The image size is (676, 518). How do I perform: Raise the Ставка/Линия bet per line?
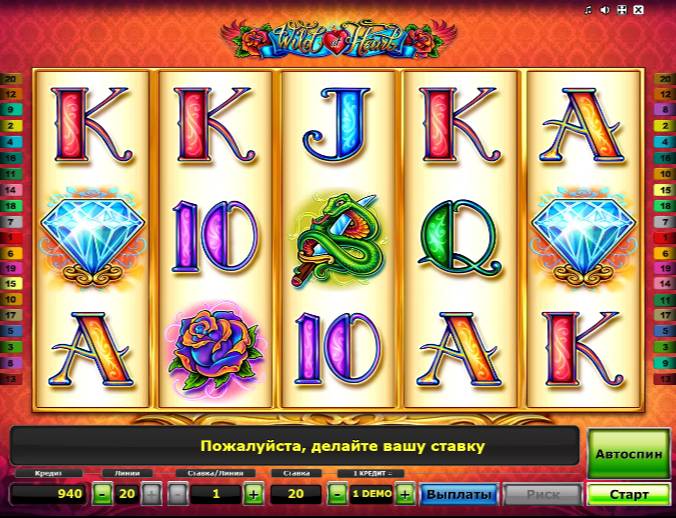tap(253, 494)
